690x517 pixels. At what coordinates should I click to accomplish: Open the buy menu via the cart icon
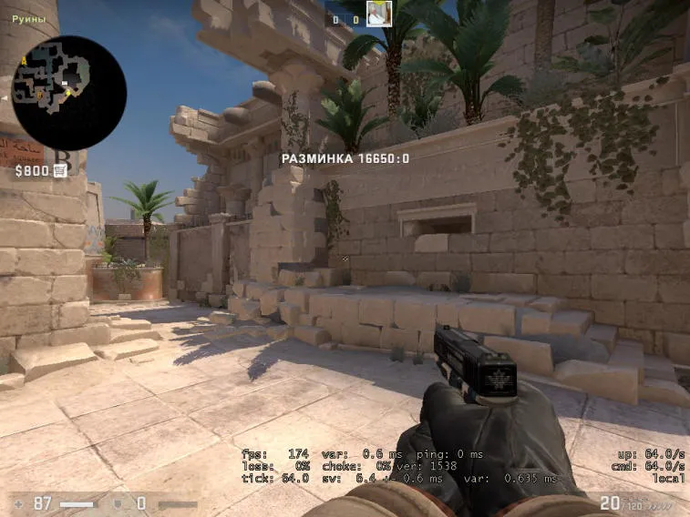[60, 171]
